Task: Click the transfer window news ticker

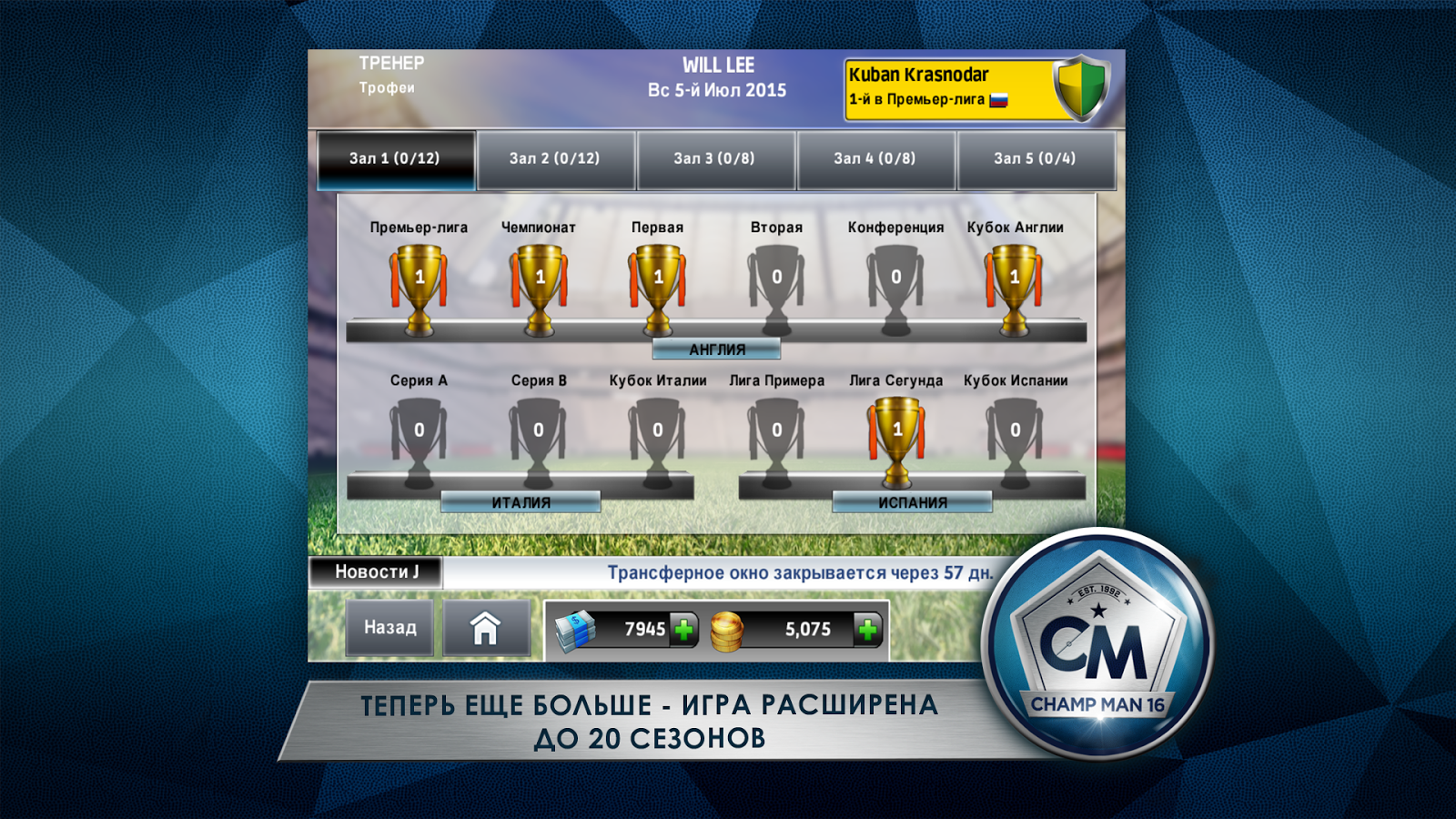Action: pos(799,573)
